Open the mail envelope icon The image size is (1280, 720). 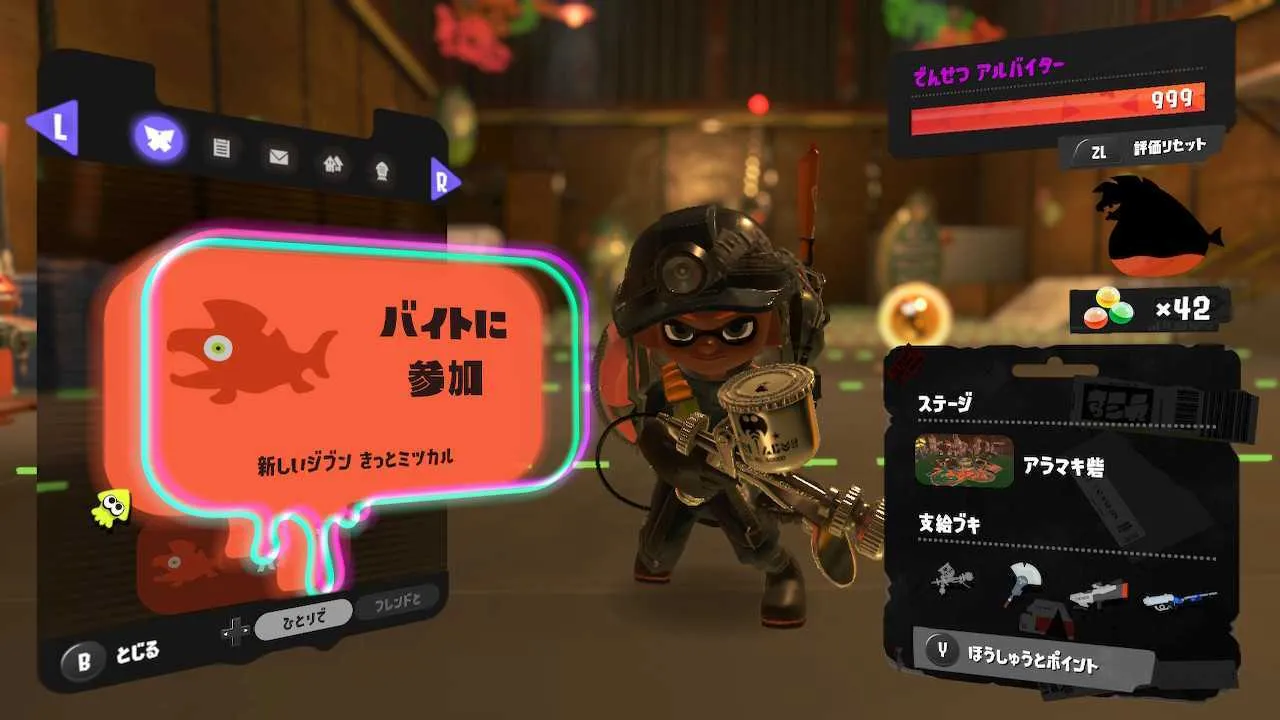[281, 155]
